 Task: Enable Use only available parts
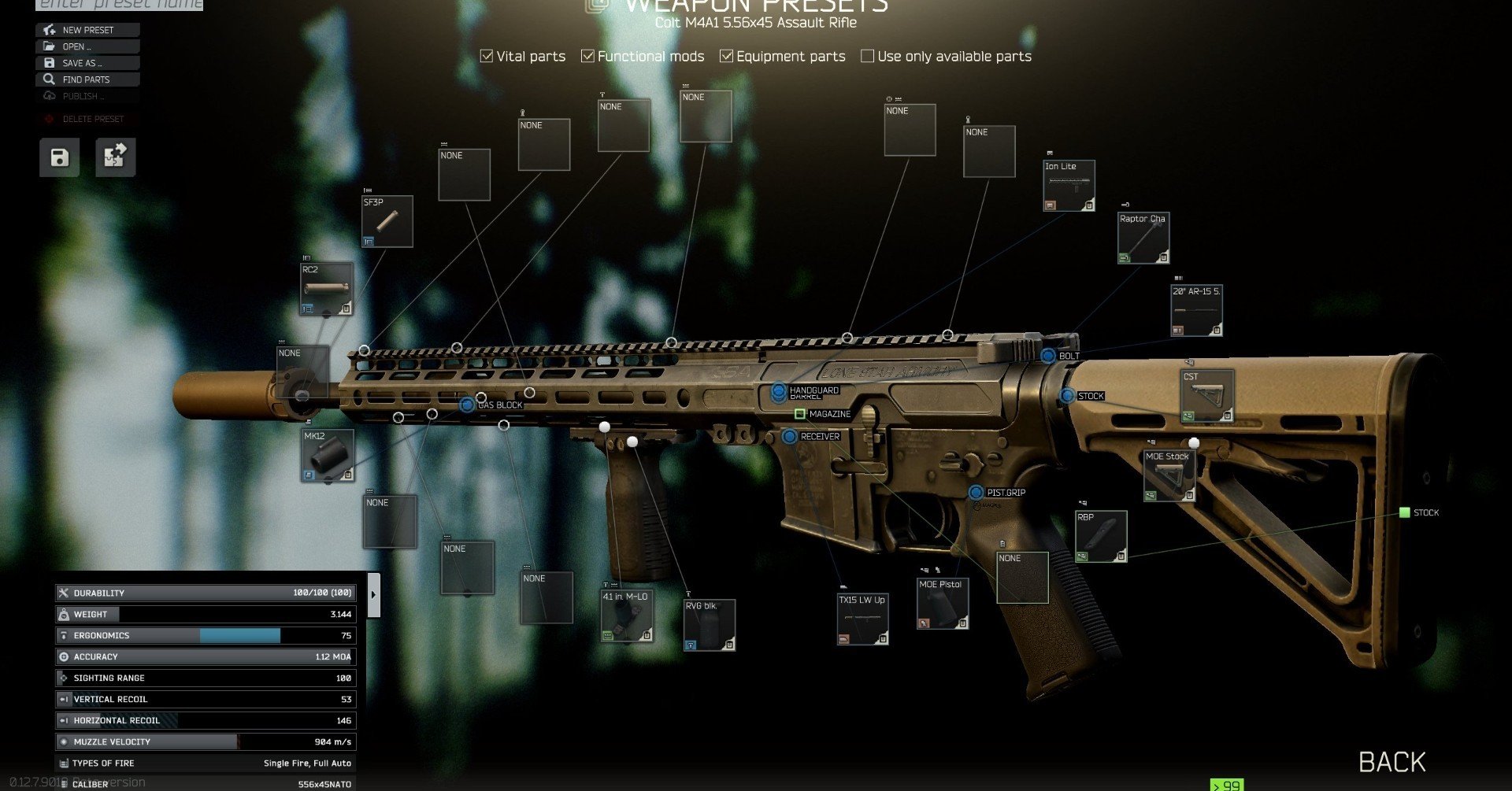(x=867, y=55)
